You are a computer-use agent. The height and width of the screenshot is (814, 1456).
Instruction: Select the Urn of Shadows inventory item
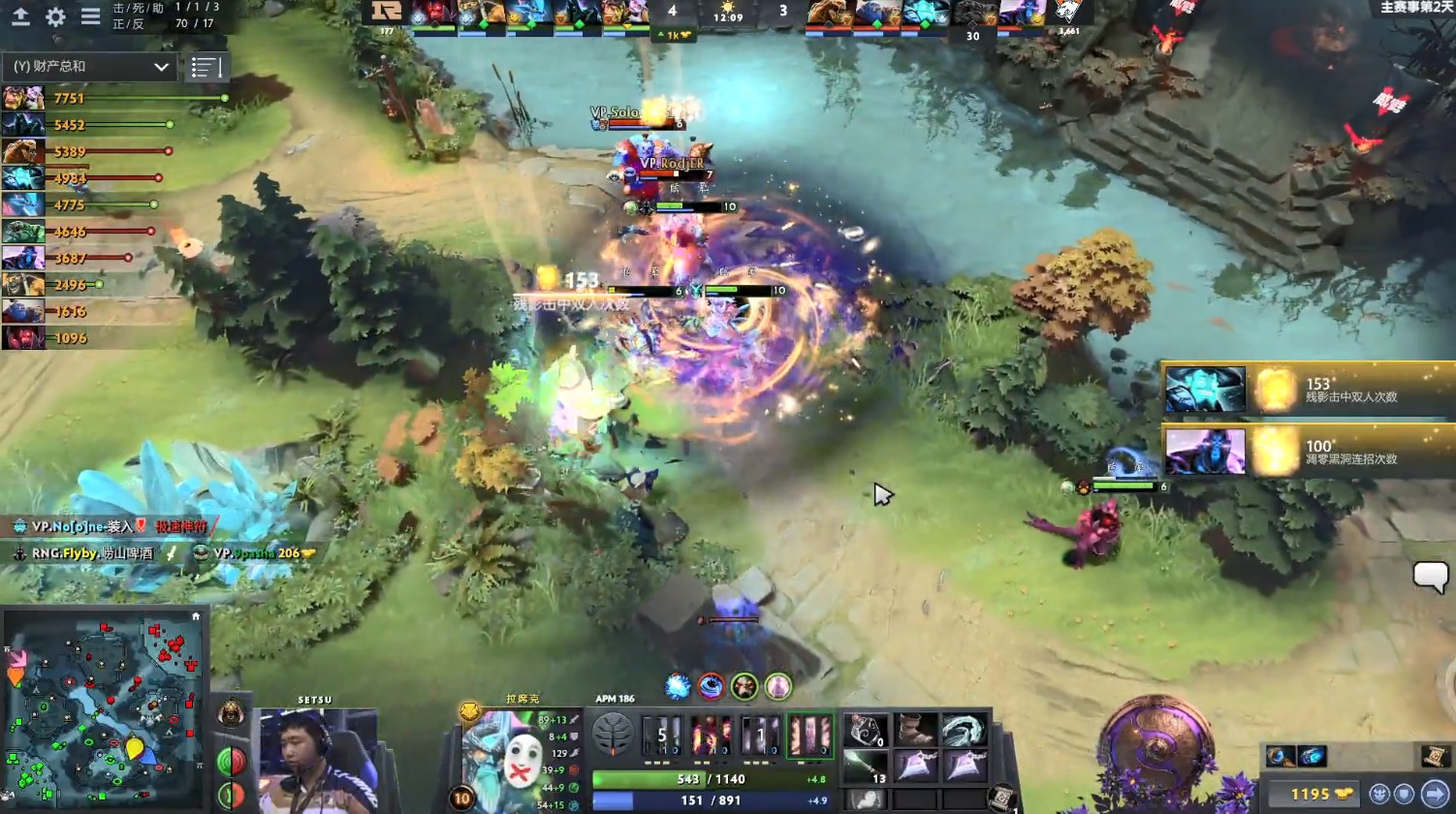(x=867, y=729)
